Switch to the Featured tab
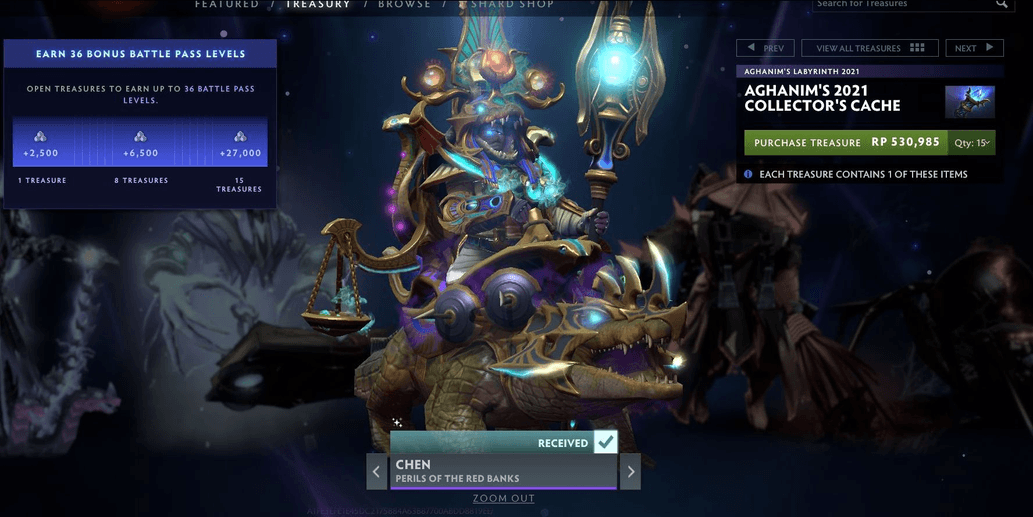 click(x=226, y=5)
